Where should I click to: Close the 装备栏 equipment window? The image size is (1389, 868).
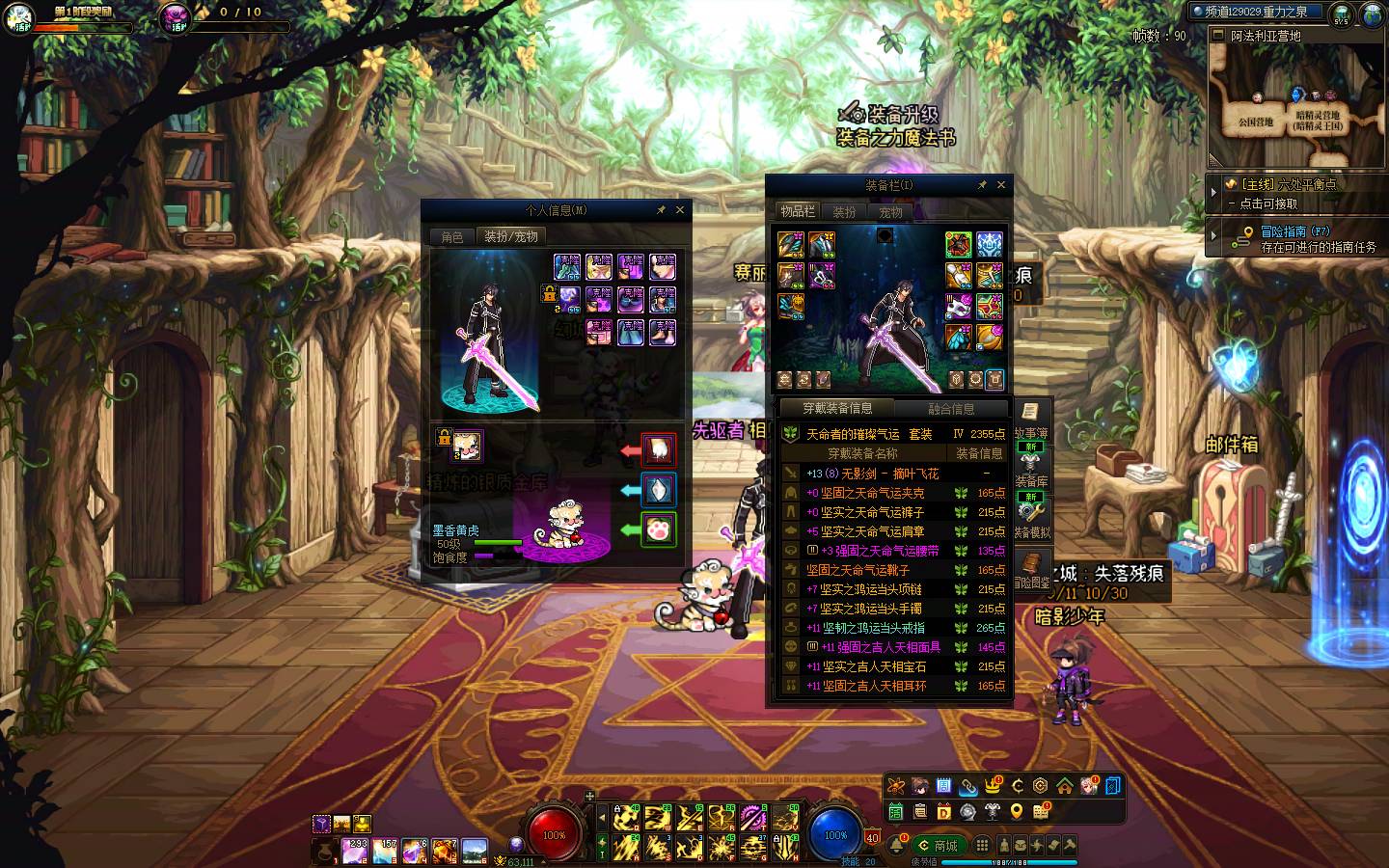[1001, 185]
